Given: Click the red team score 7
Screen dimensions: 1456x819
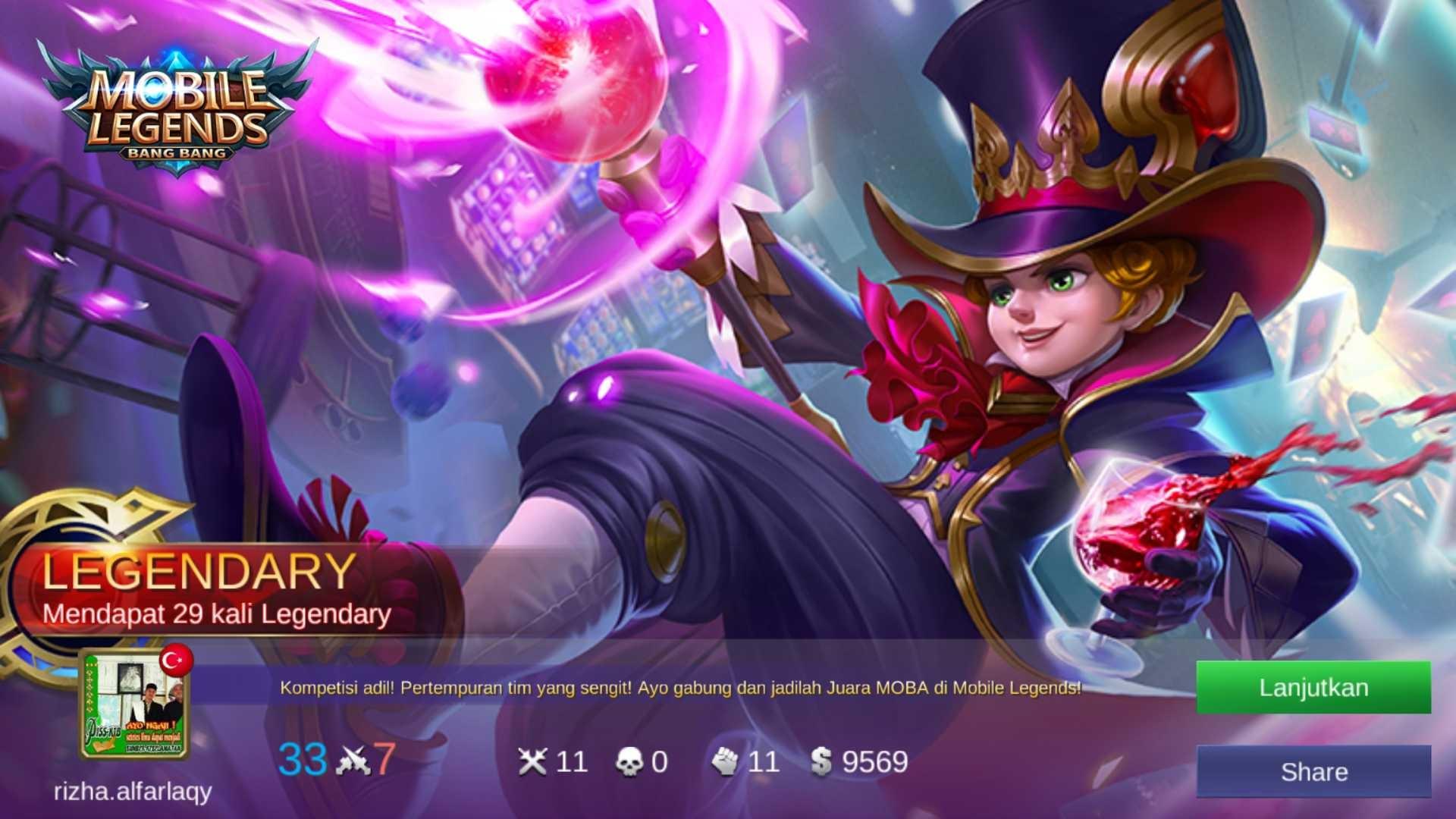Looking at the screenshot, I should 387,758.
